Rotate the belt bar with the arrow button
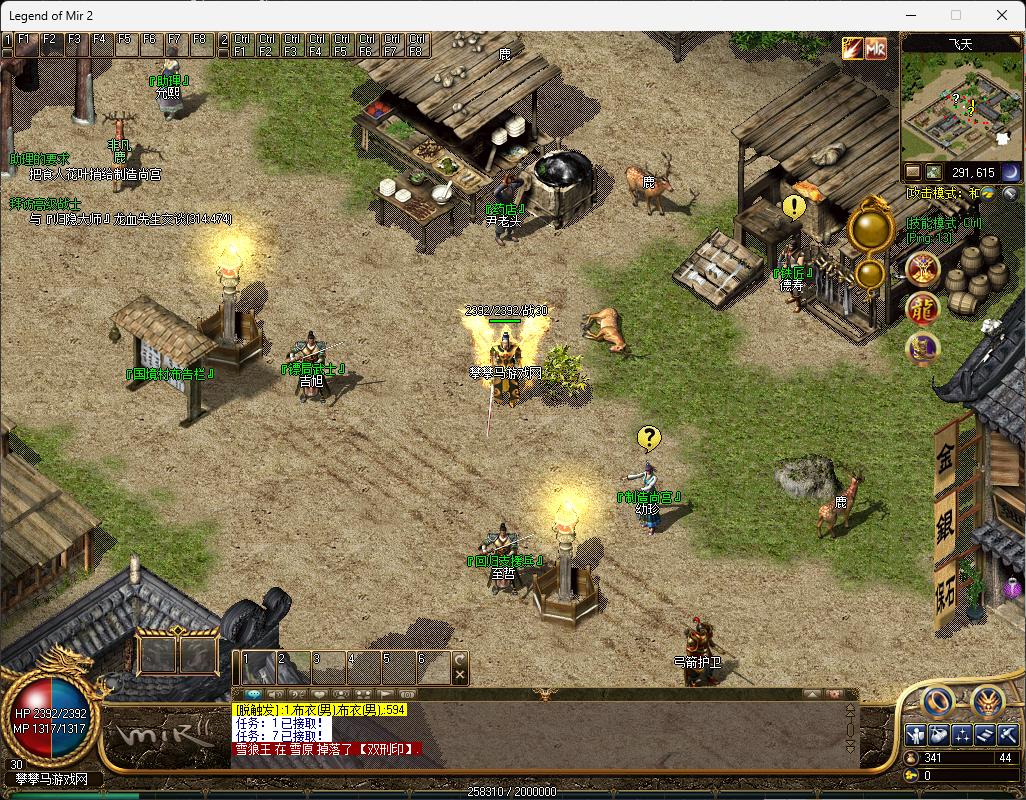This screenshot has width=1026, height=800. 460,659
